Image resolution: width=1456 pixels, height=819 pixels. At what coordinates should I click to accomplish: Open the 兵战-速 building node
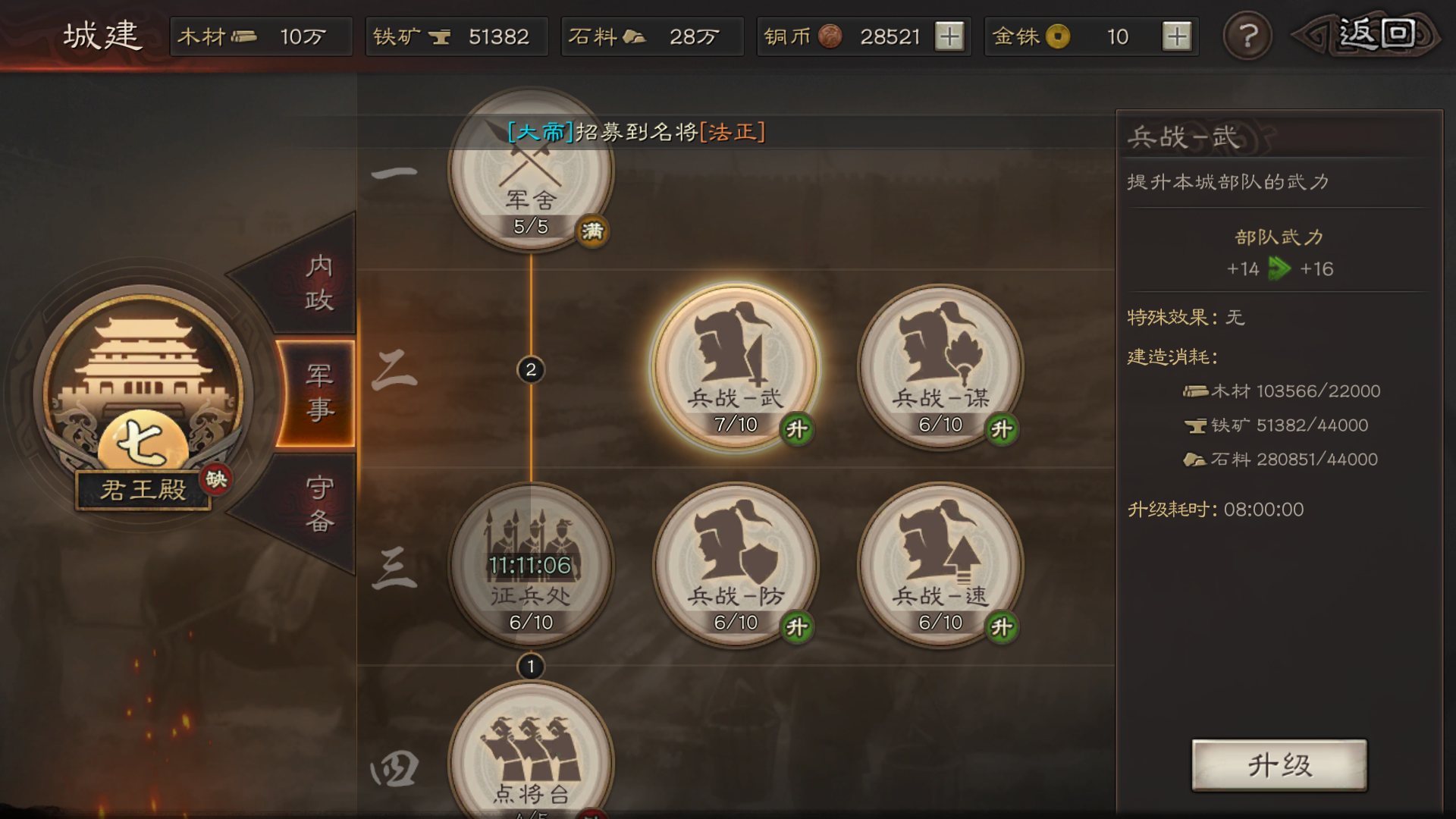pyautogui.click(x=940, y=565)
